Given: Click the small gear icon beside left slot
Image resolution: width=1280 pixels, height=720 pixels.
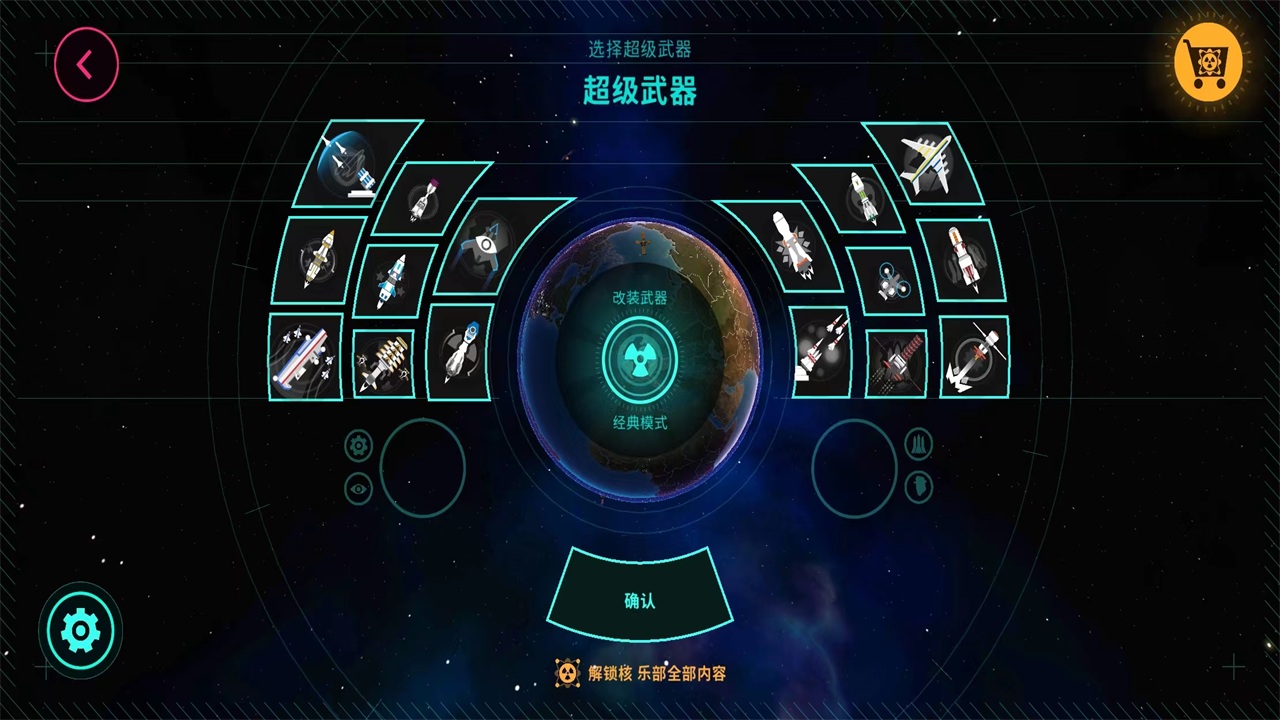Looking at the screenshot, I should point(358,444).
